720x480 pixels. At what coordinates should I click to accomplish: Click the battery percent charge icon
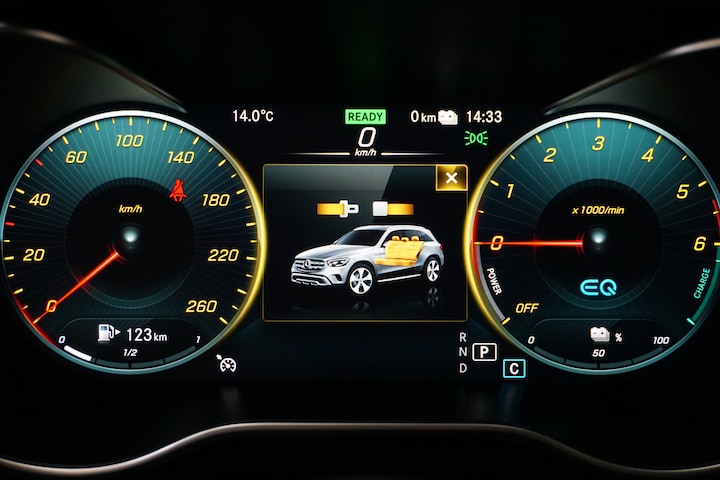600,335
